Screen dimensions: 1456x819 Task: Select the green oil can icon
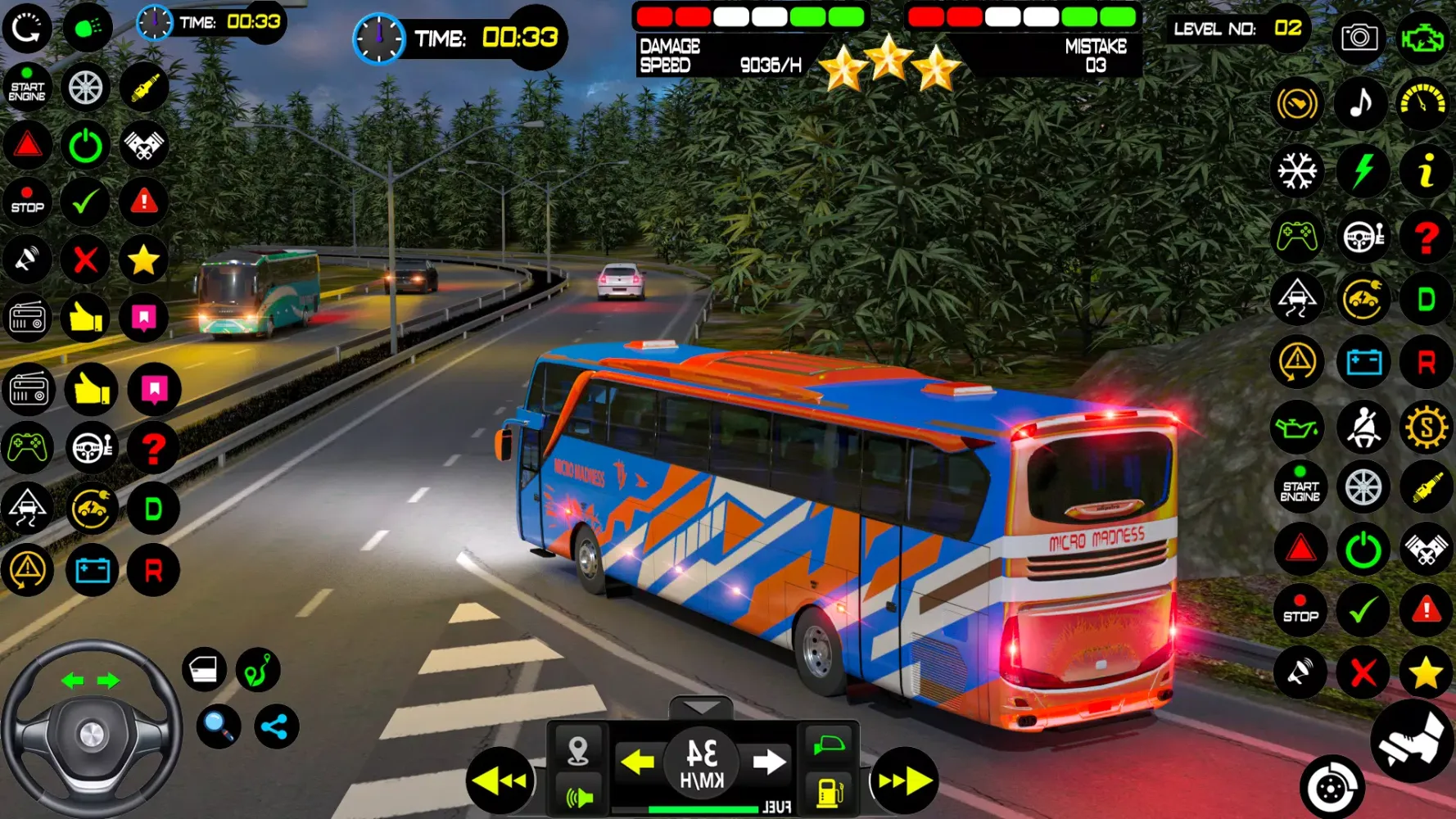(1298, 427)
